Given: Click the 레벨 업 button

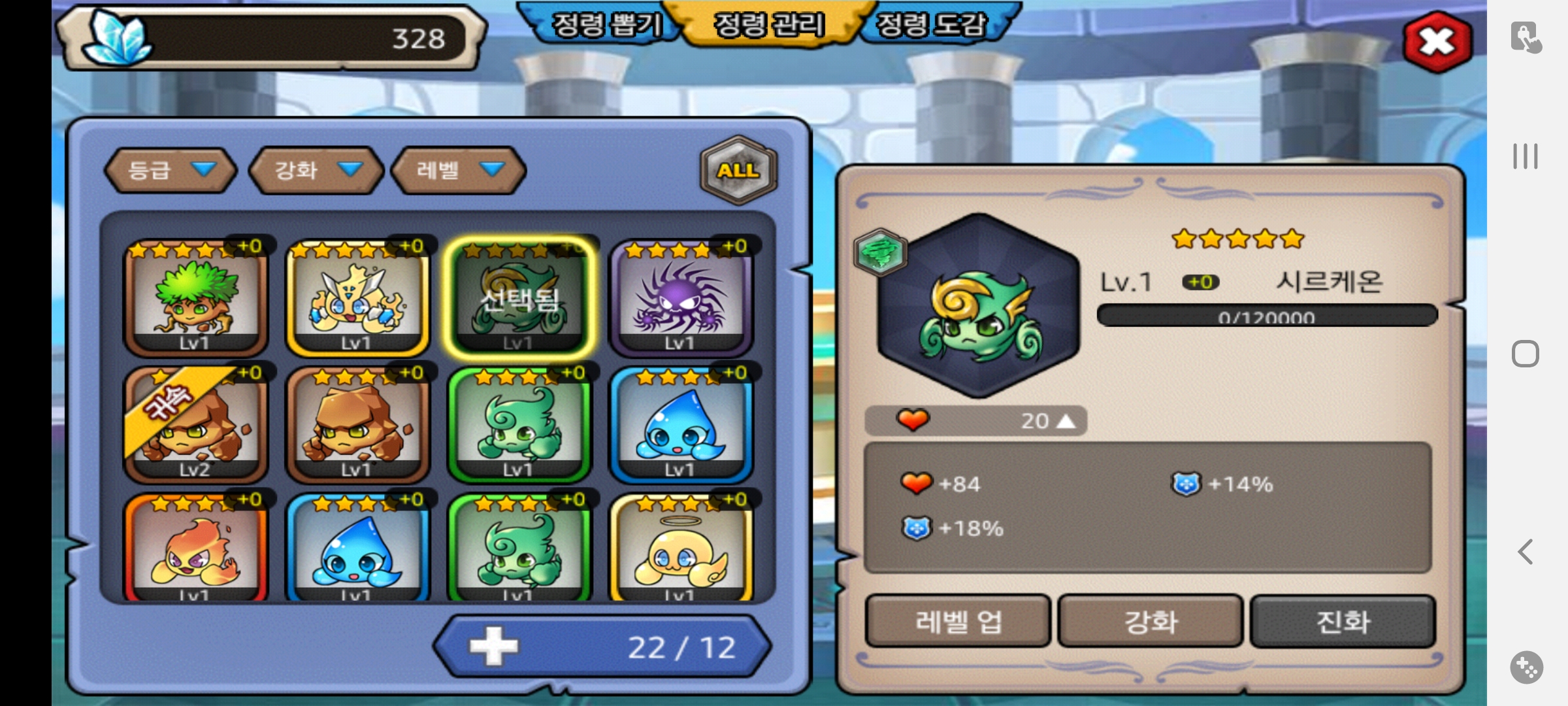Looking at the screenshot, I should tap(958, 621).
